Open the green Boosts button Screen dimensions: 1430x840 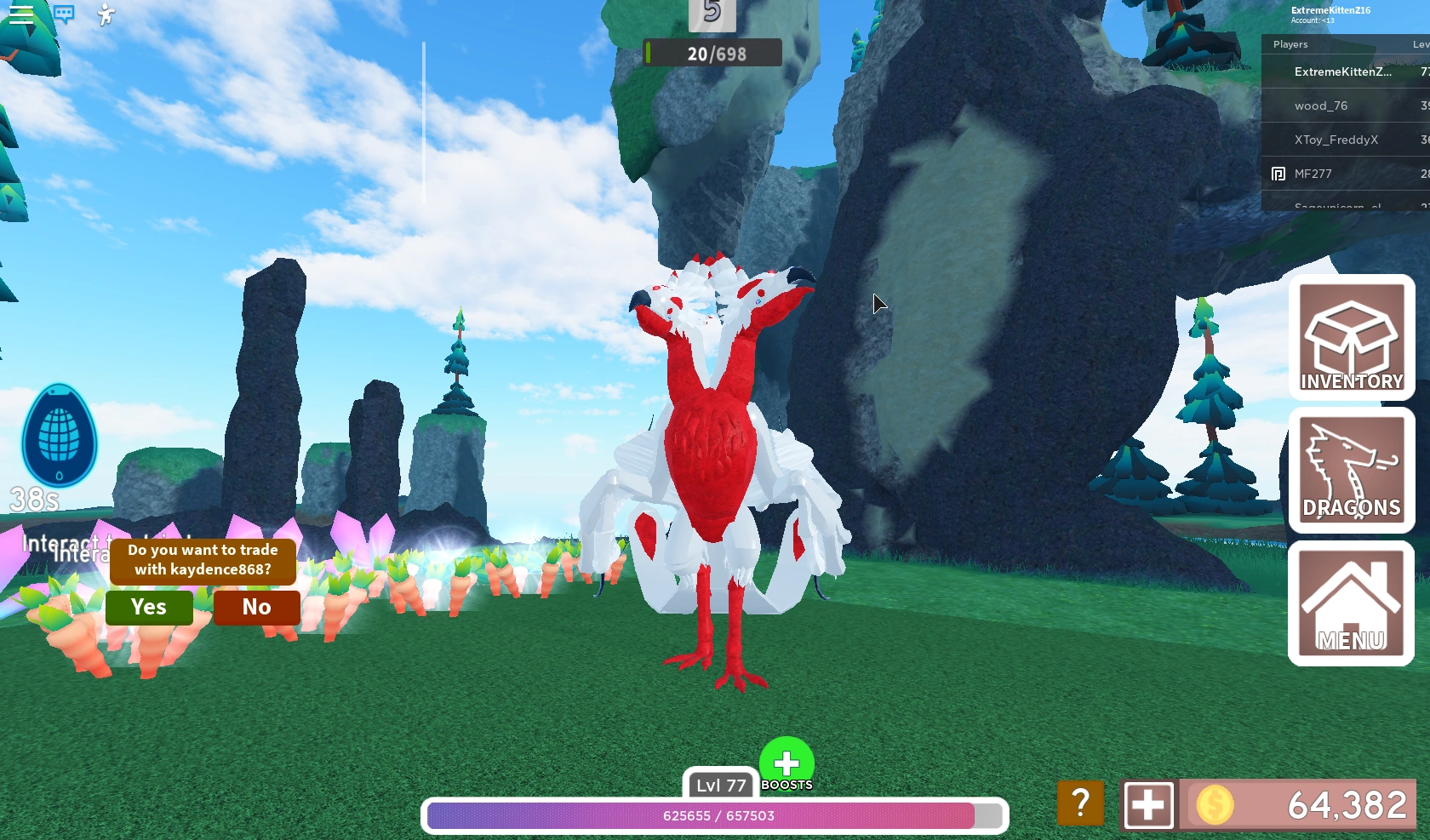(786, 763)
